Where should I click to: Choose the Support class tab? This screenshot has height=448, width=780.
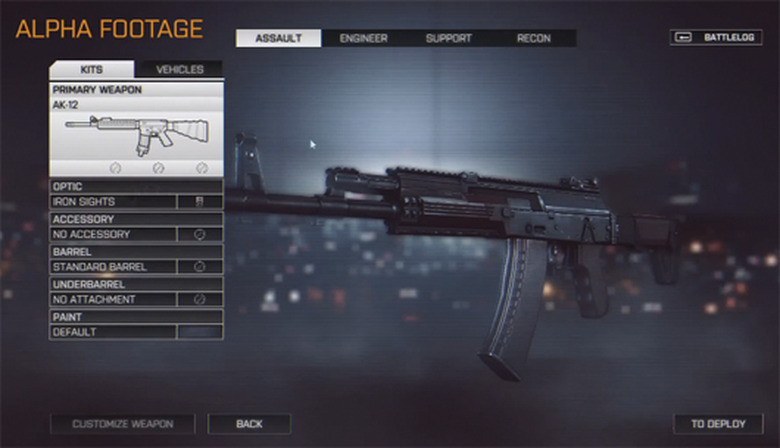[x=448, y=38]
